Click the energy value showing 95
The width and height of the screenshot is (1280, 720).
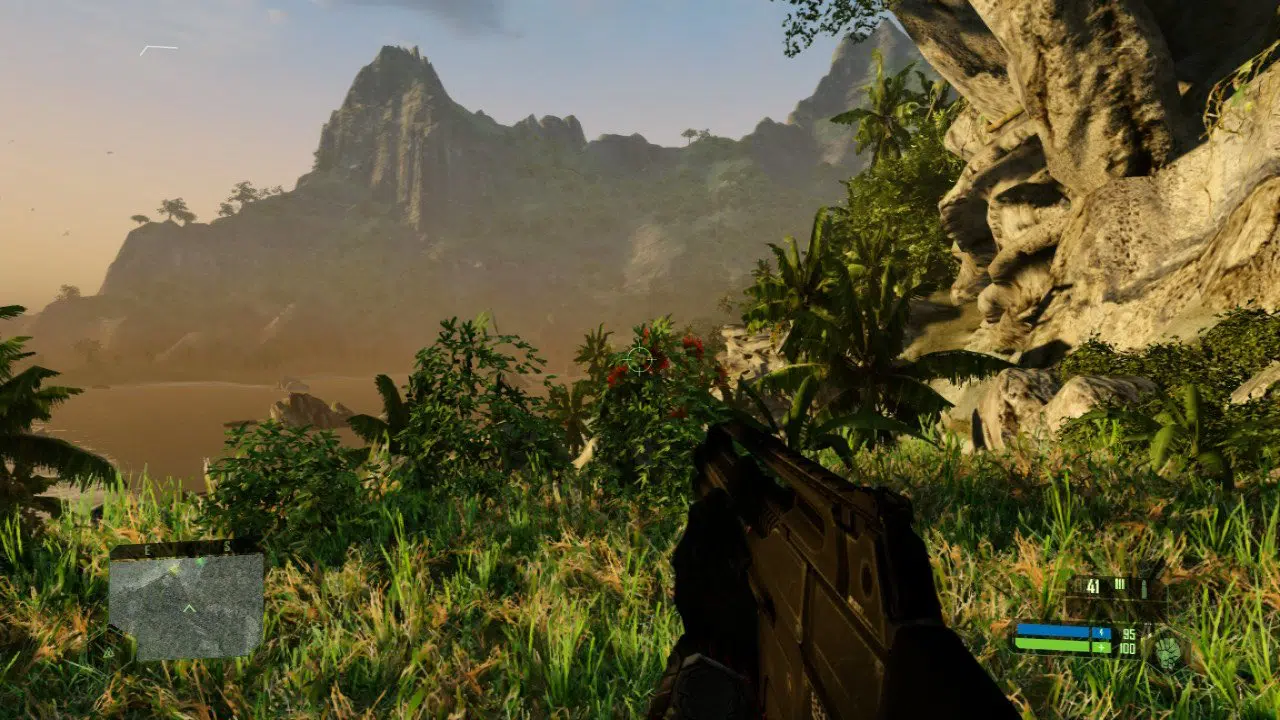(x=1129, y=635)
